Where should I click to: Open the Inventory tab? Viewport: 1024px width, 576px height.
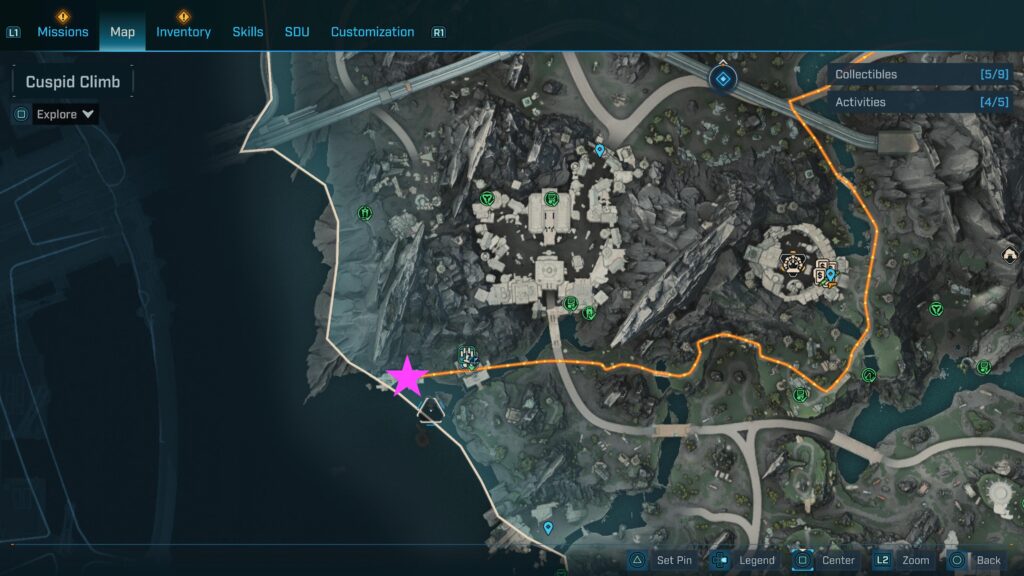tap(183, 32)
